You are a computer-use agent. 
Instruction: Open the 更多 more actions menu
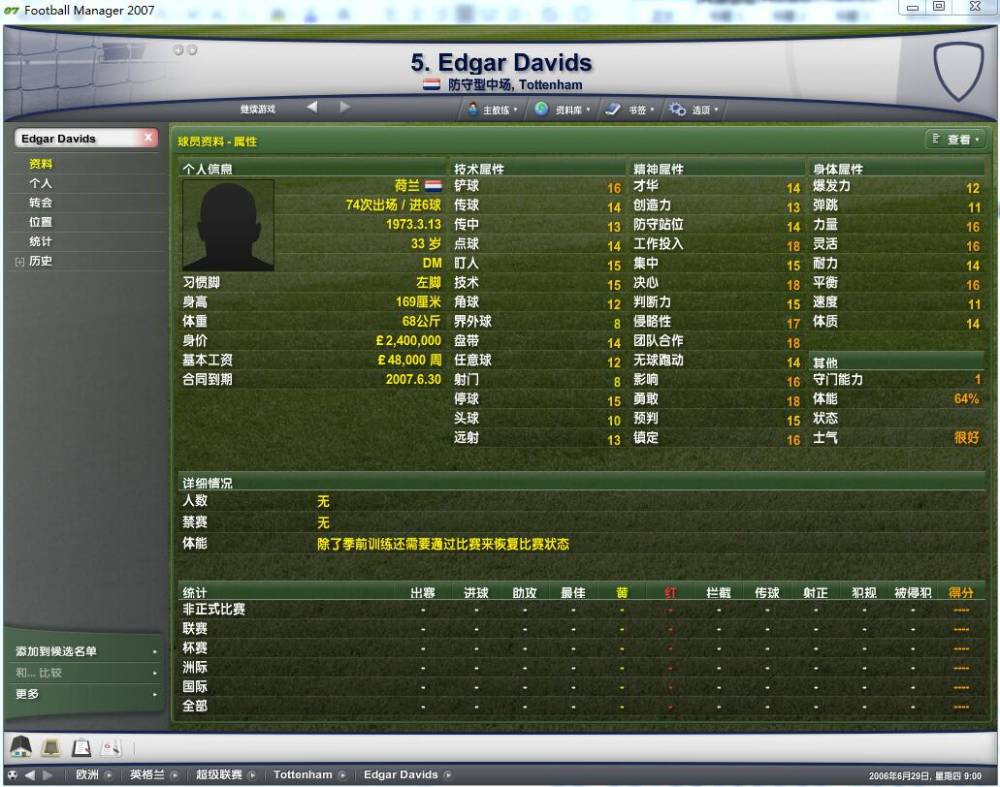coord(28,694)
